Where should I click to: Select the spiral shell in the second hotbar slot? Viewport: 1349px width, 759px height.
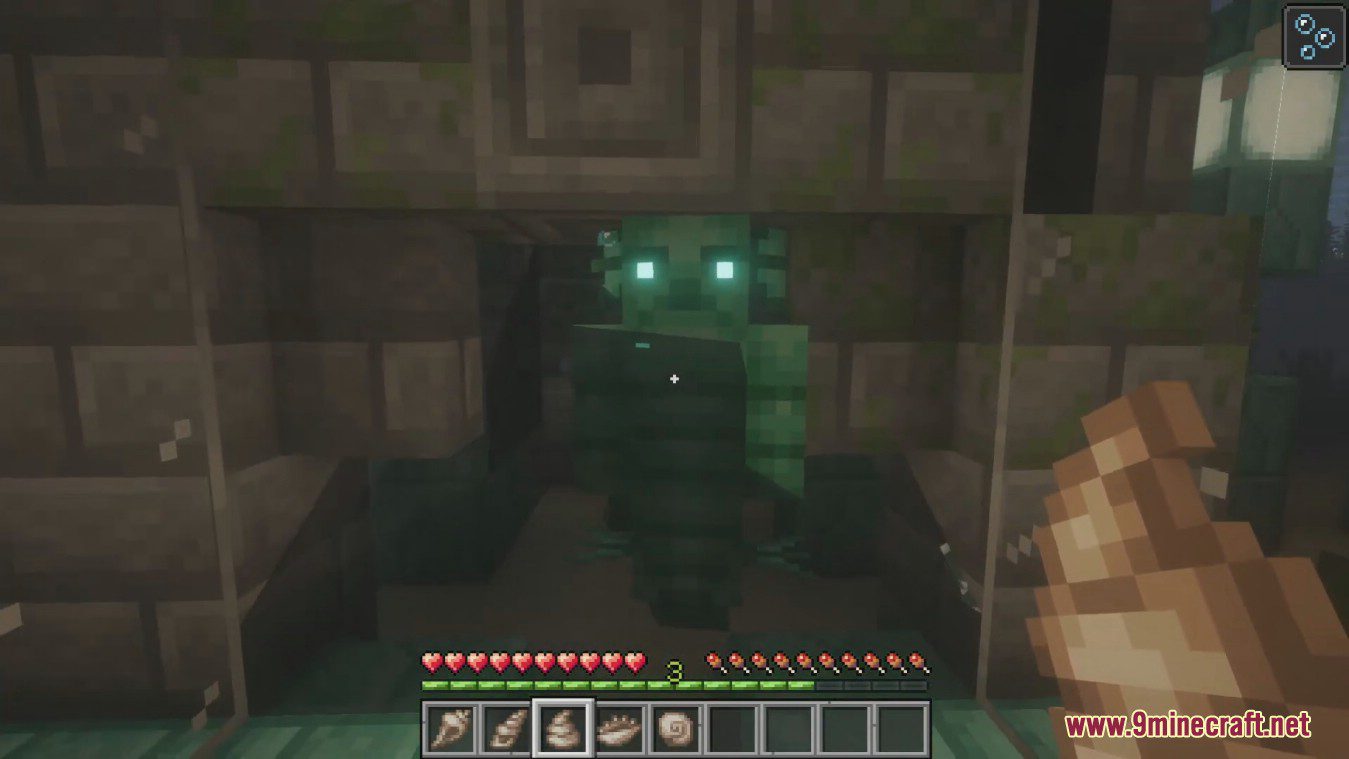click(x=509, y=730)
